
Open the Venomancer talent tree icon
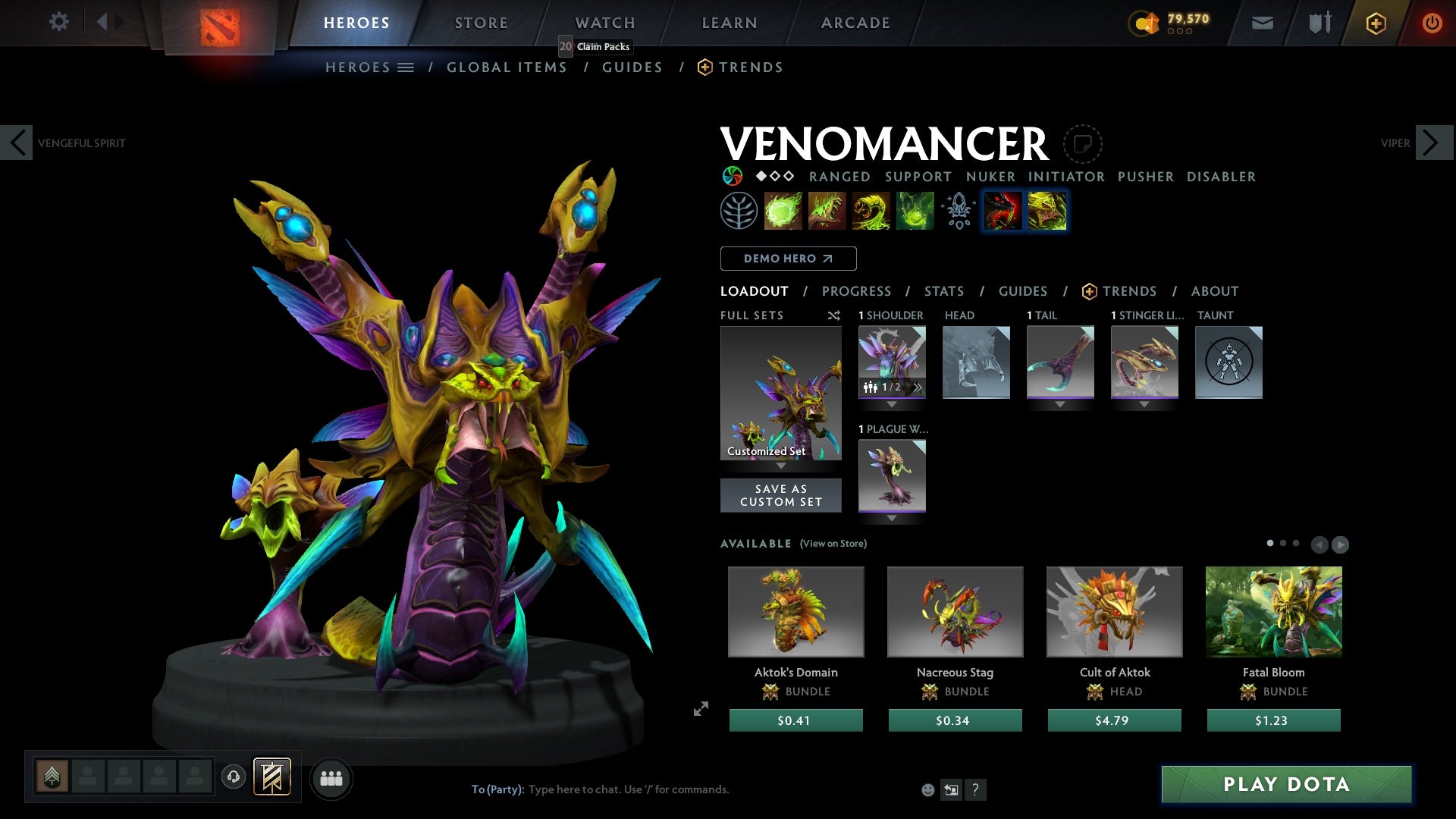(739, 211)
